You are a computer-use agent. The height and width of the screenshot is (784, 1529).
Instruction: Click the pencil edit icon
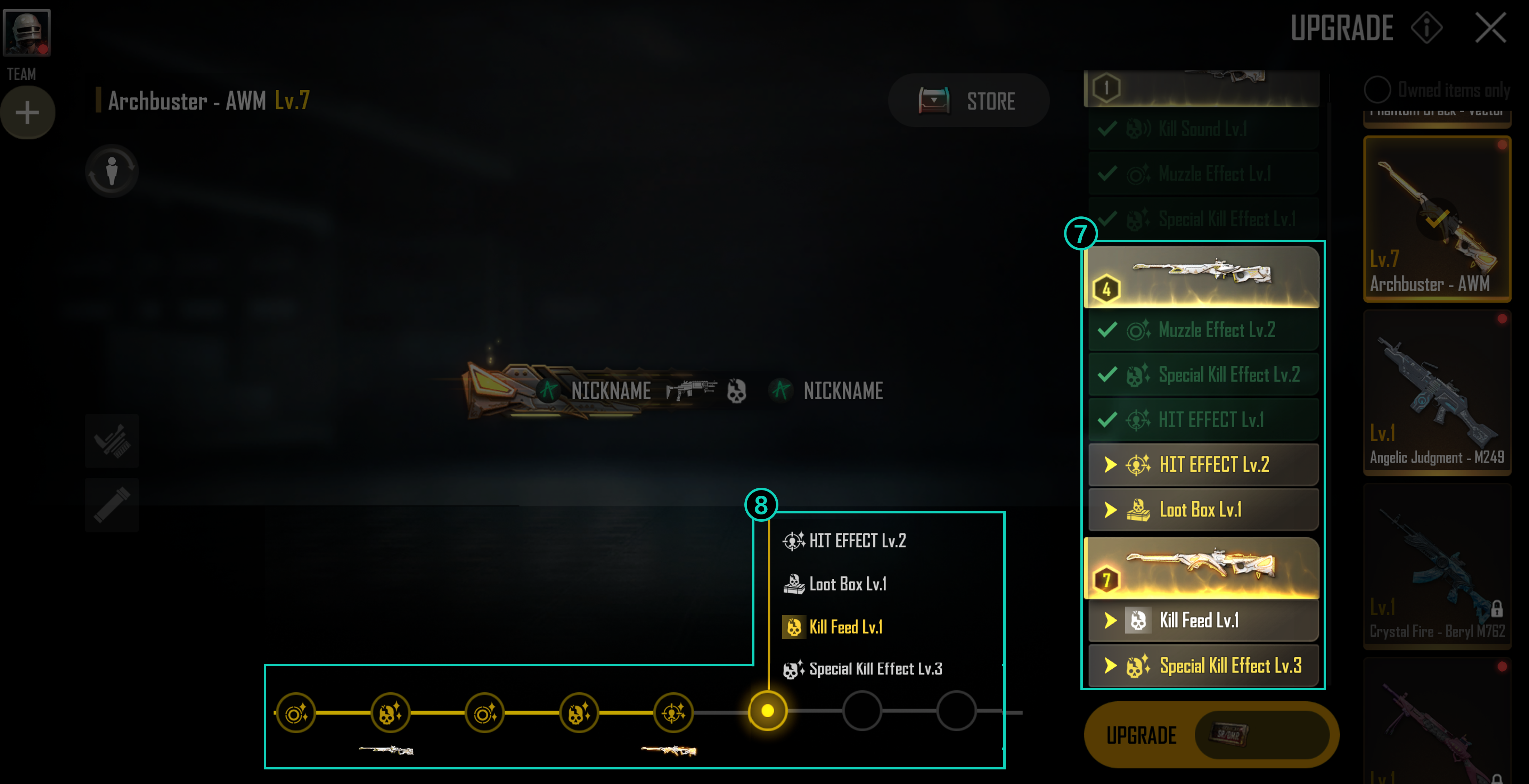(112, 505)
